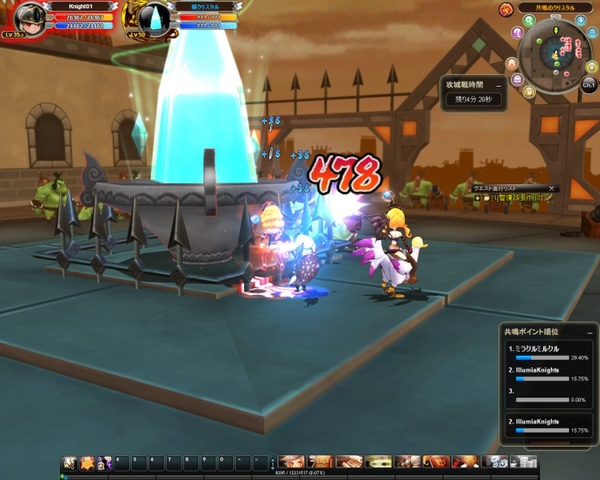Minimize the siege time panel
Screen dimensions: 600x480
pyautogui.click(x=500, y=87)
